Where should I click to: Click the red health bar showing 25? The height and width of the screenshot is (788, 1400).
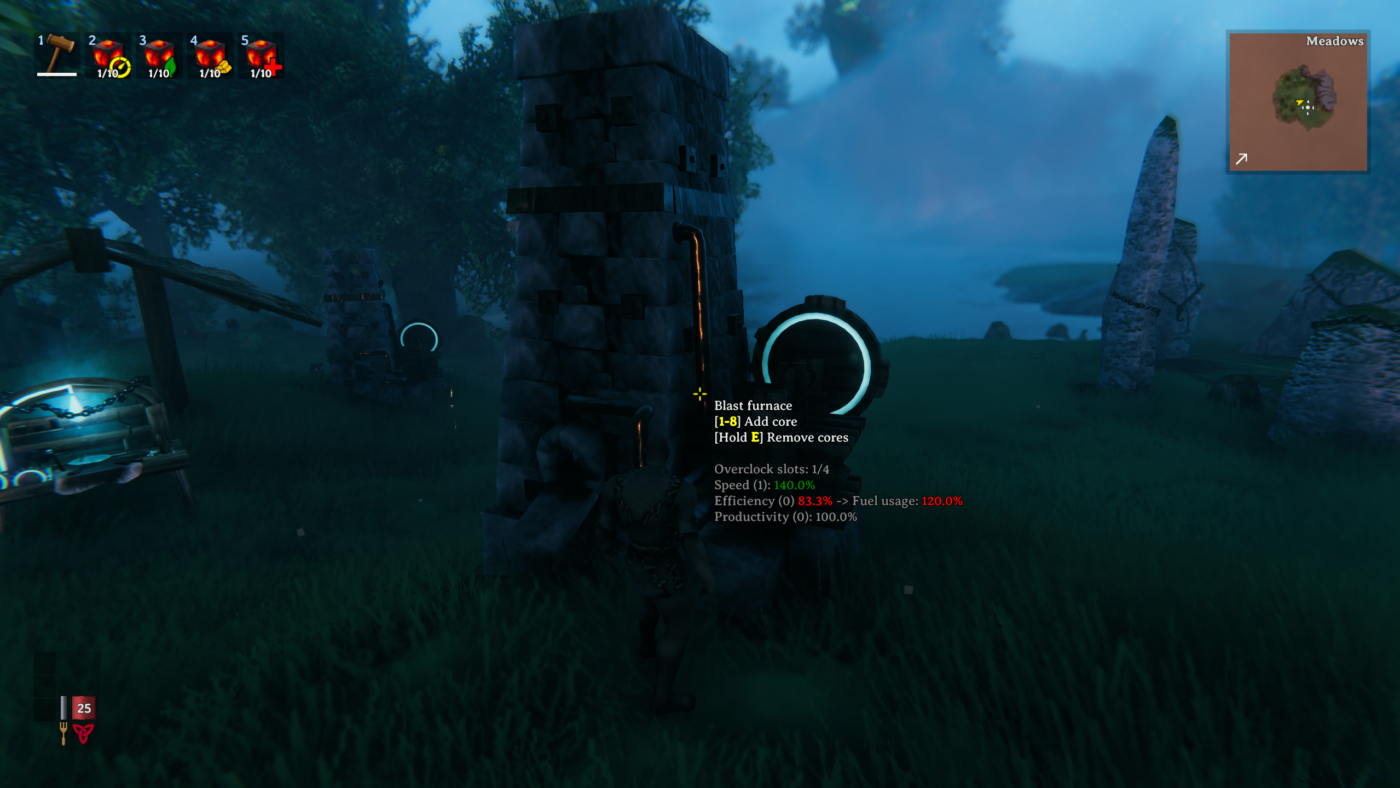point(82,706)
